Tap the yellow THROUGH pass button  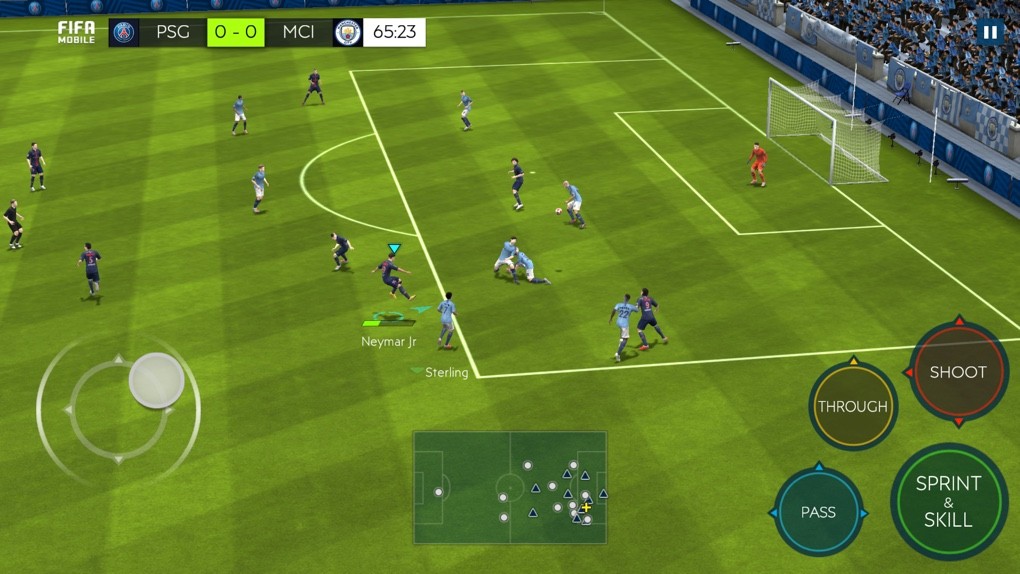click(x=852, y=406)
